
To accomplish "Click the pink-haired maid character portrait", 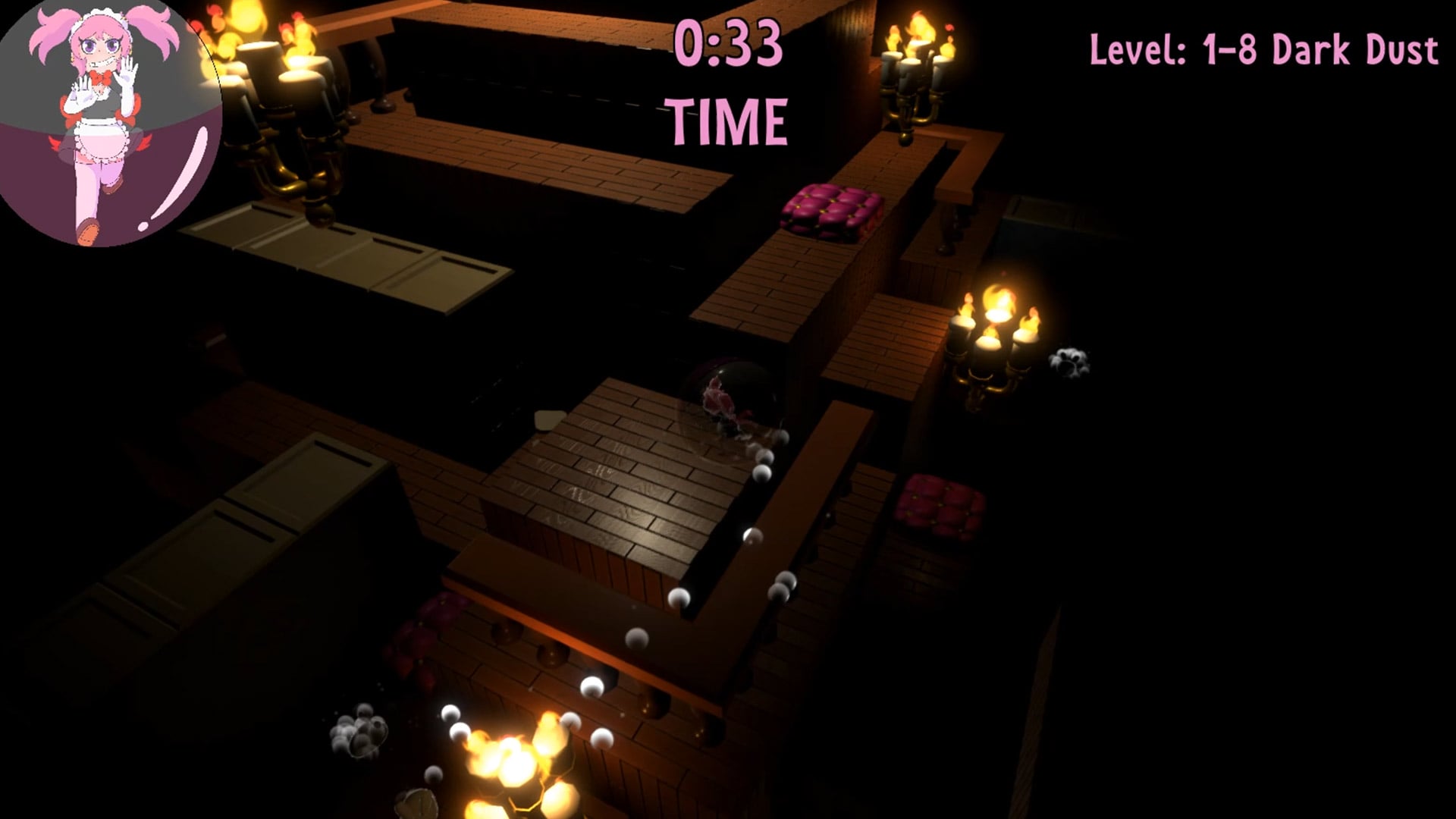I will pyautogui.click(x=106, y=121).
